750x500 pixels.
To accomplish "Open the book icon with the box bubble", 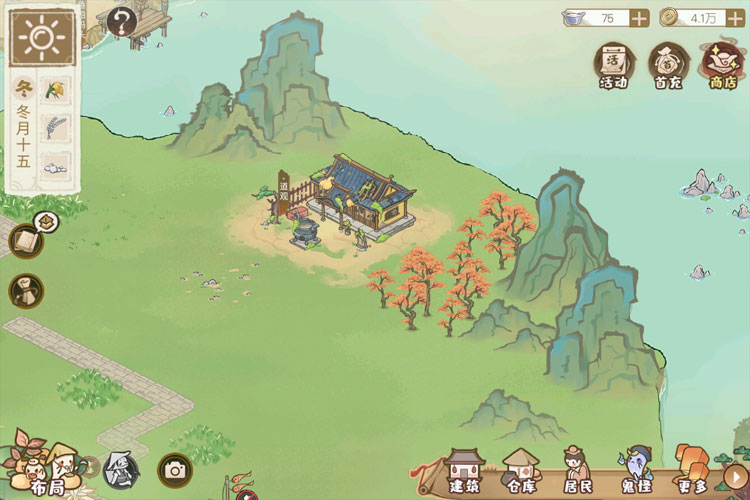I will coord(26,240).
